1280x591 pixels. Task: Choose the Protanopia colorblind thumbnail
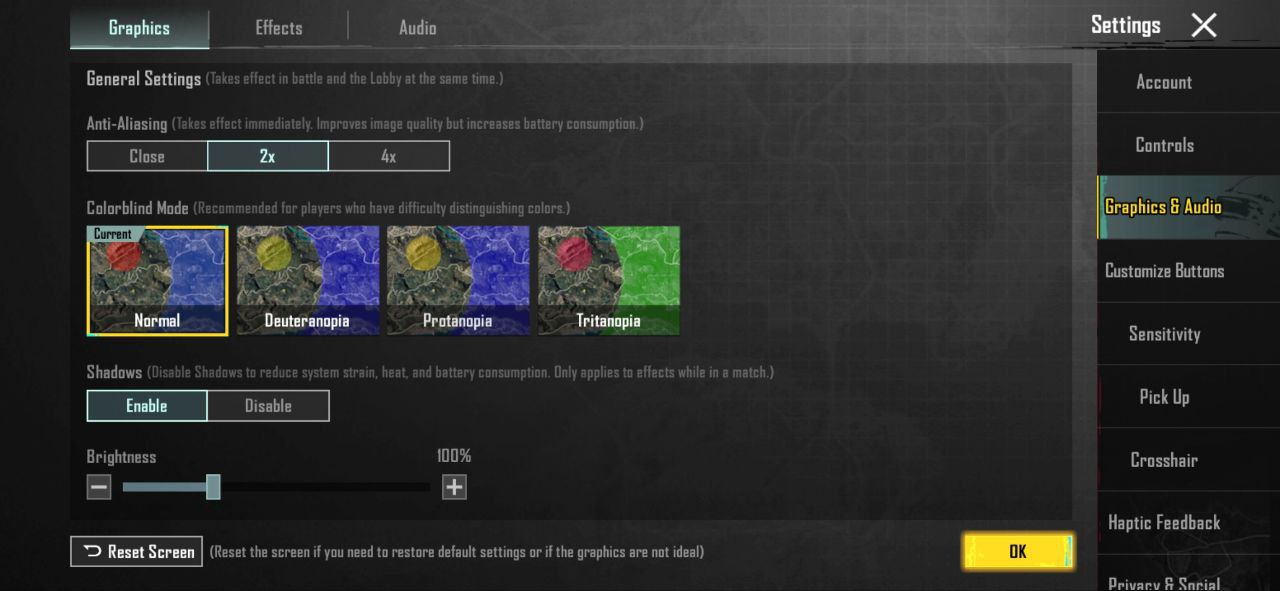tap(458, 280)
